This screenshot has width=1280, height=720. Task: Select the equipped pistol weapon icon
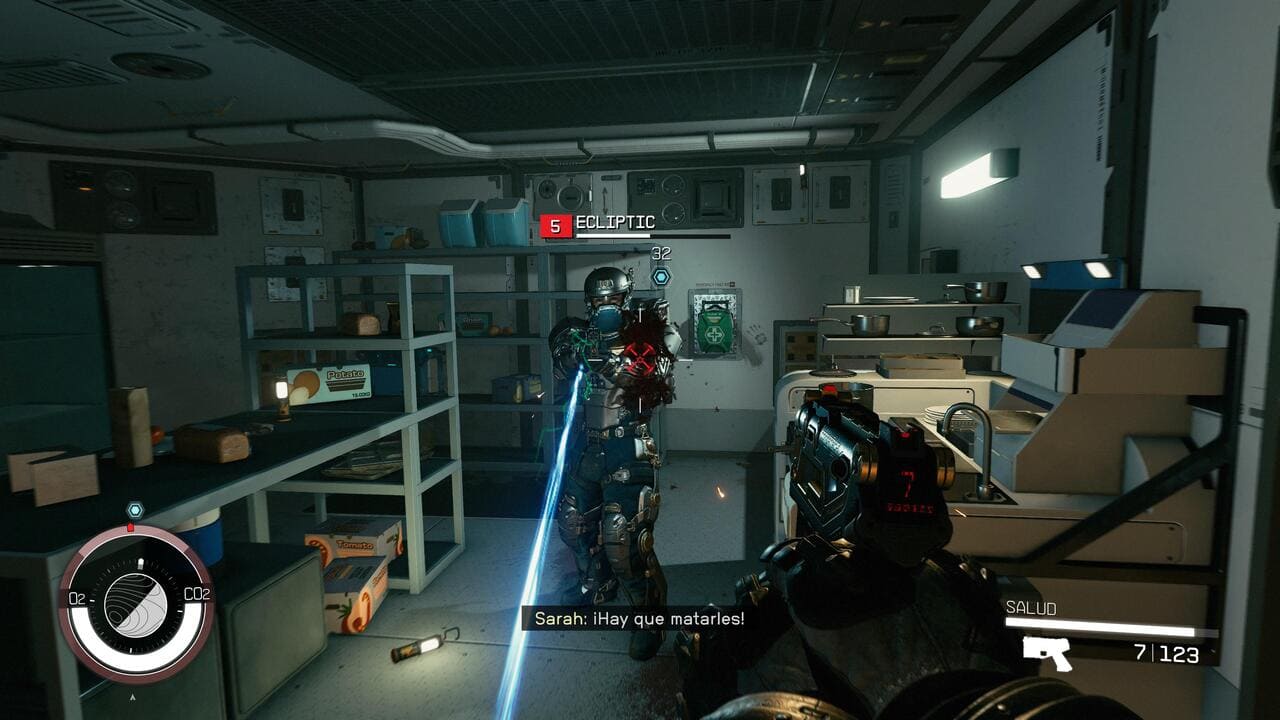pos(1047,653)
